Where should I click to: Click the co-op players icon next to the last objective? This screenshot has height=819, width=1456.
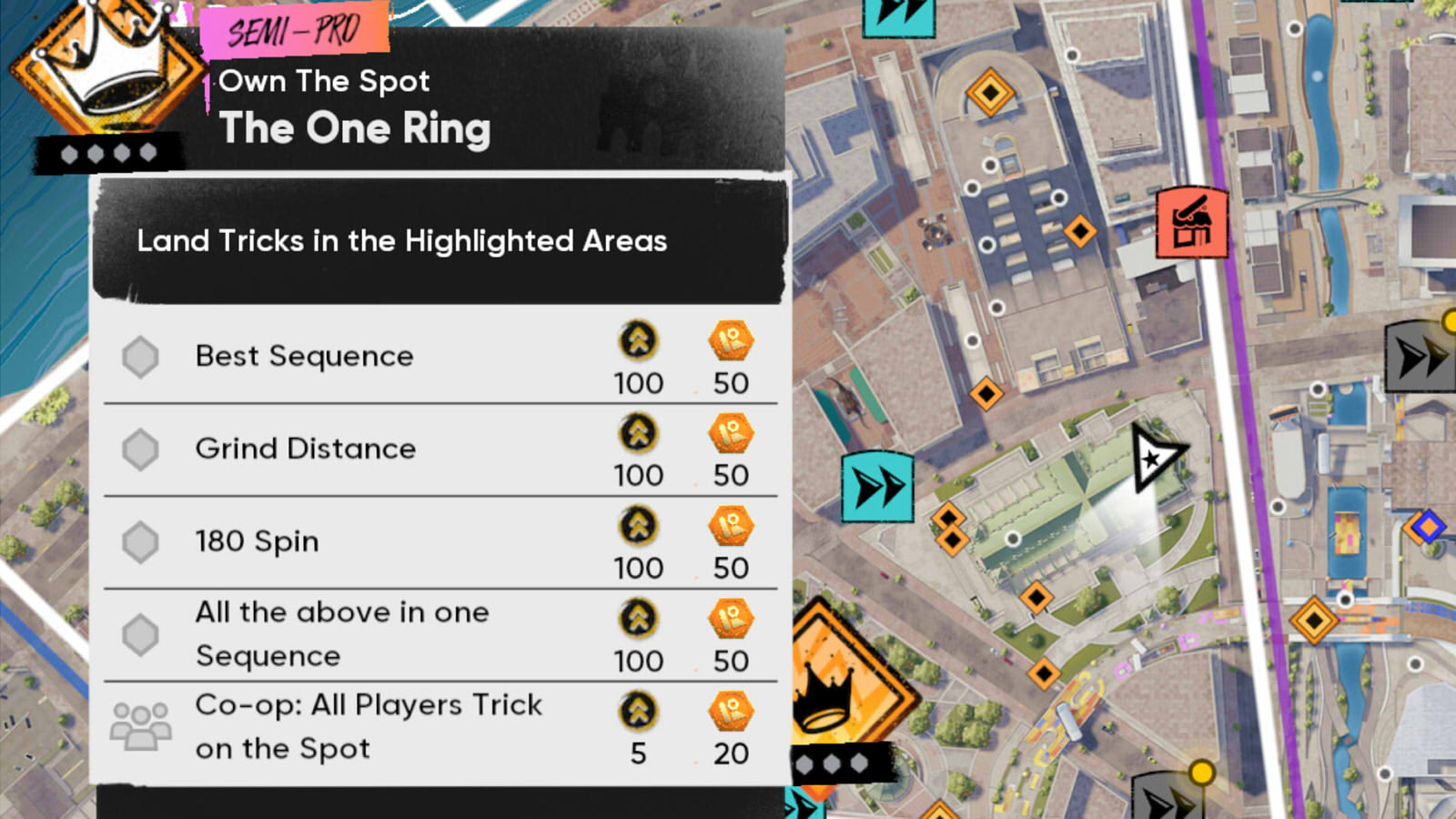point(141,726)
